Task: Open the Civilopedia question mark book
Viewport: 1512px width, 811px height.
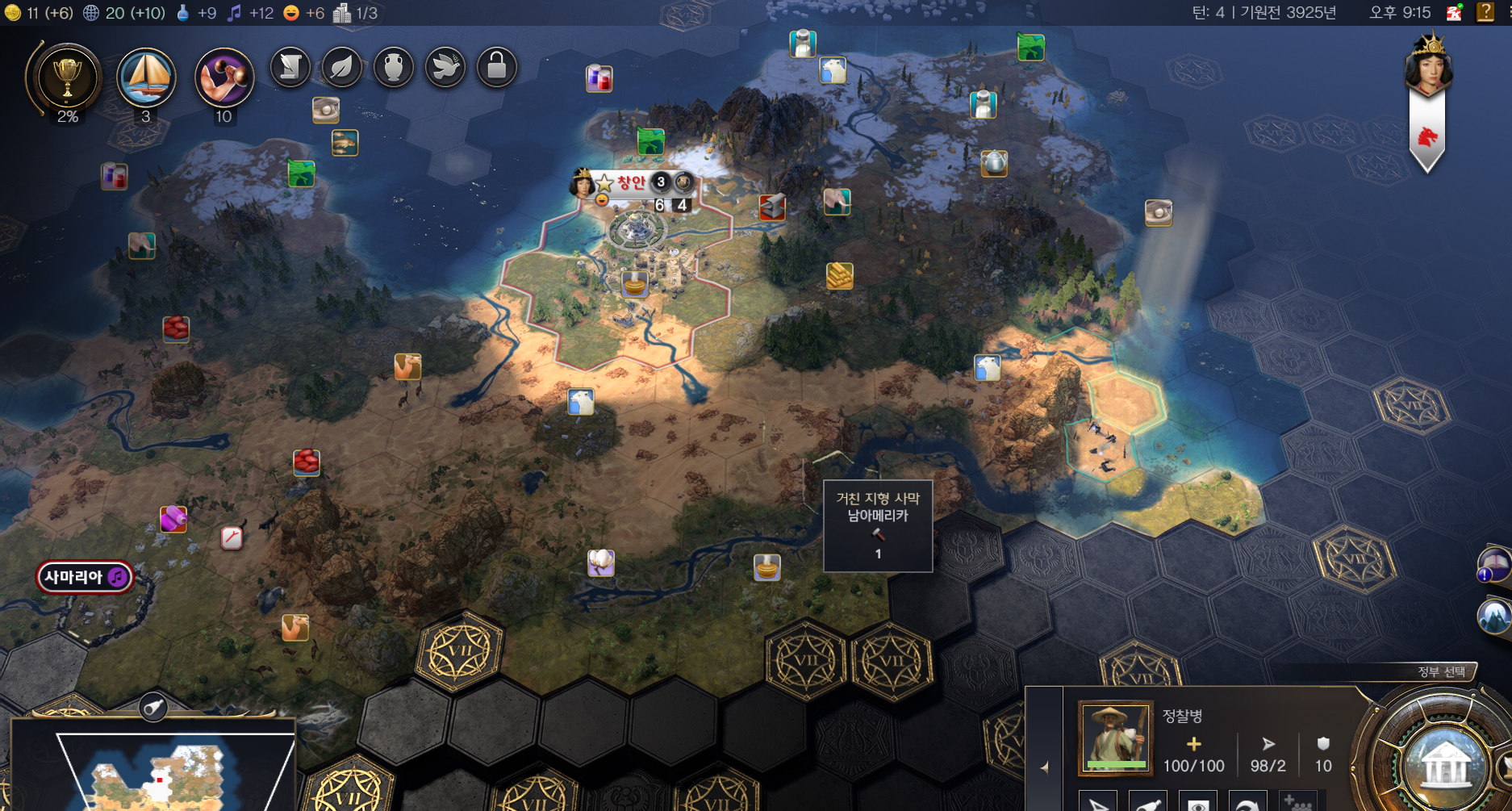Action: (1485, 12)
